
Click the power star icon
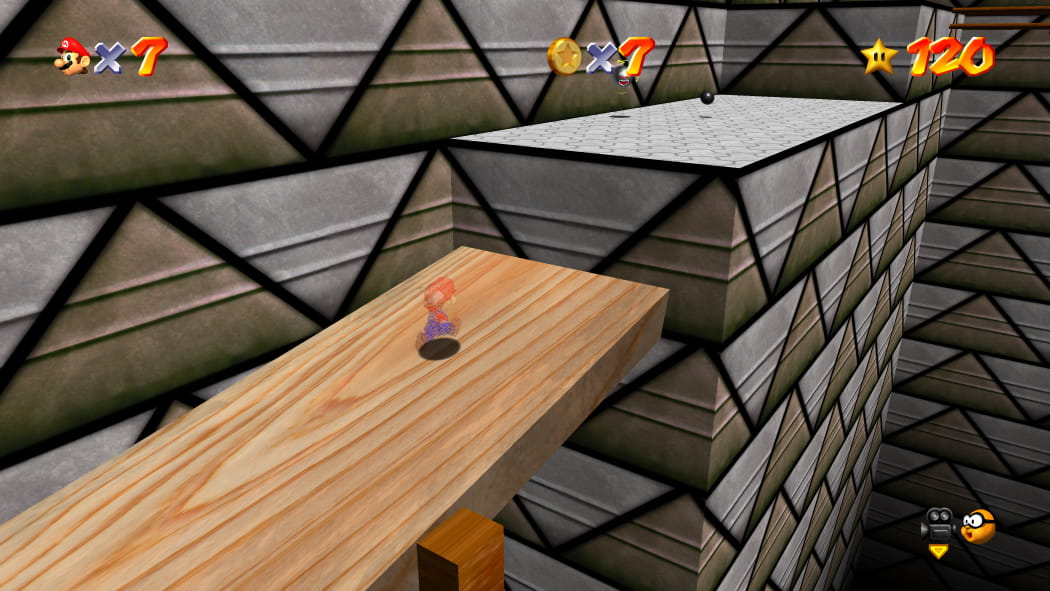tap(879, 56)
